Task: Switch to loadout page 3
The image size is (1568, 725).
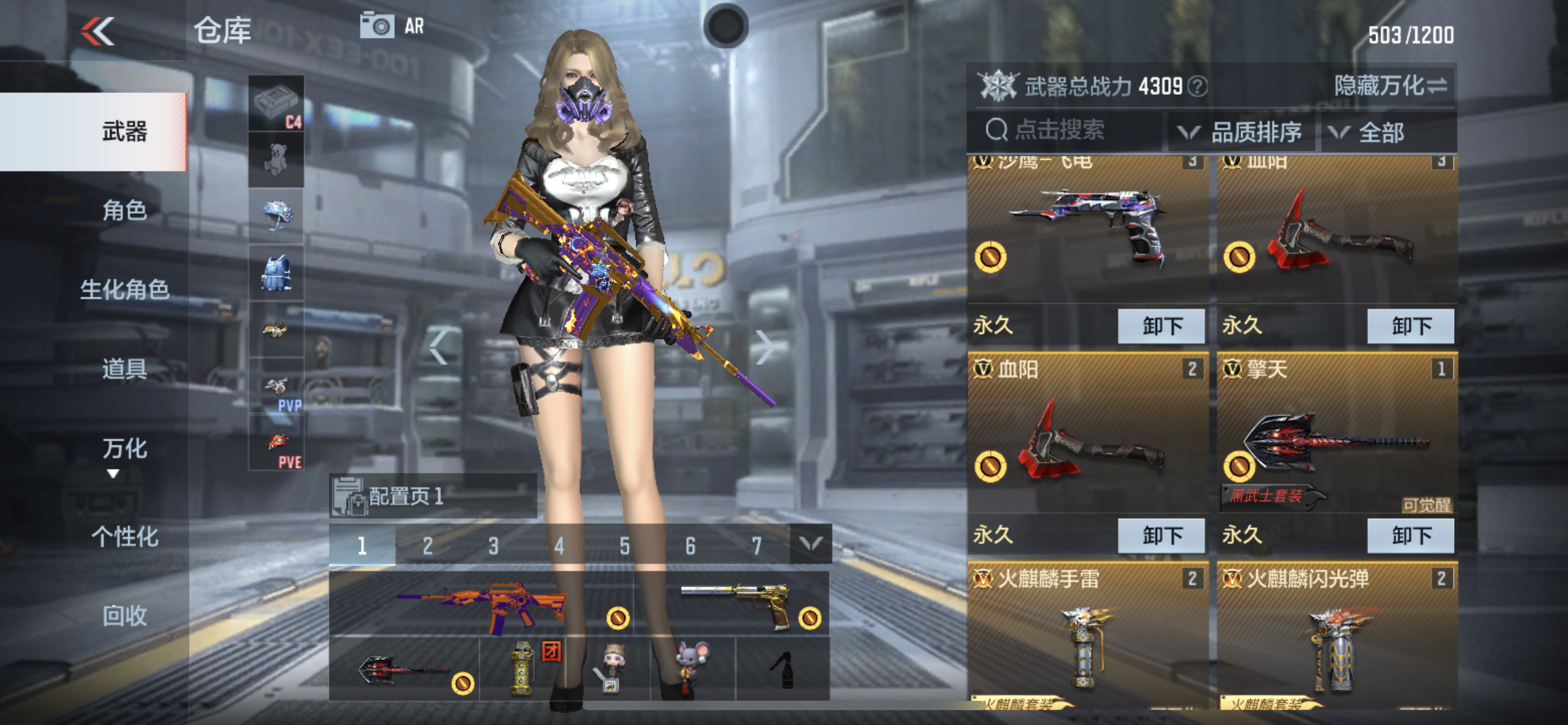Action: 493,546
